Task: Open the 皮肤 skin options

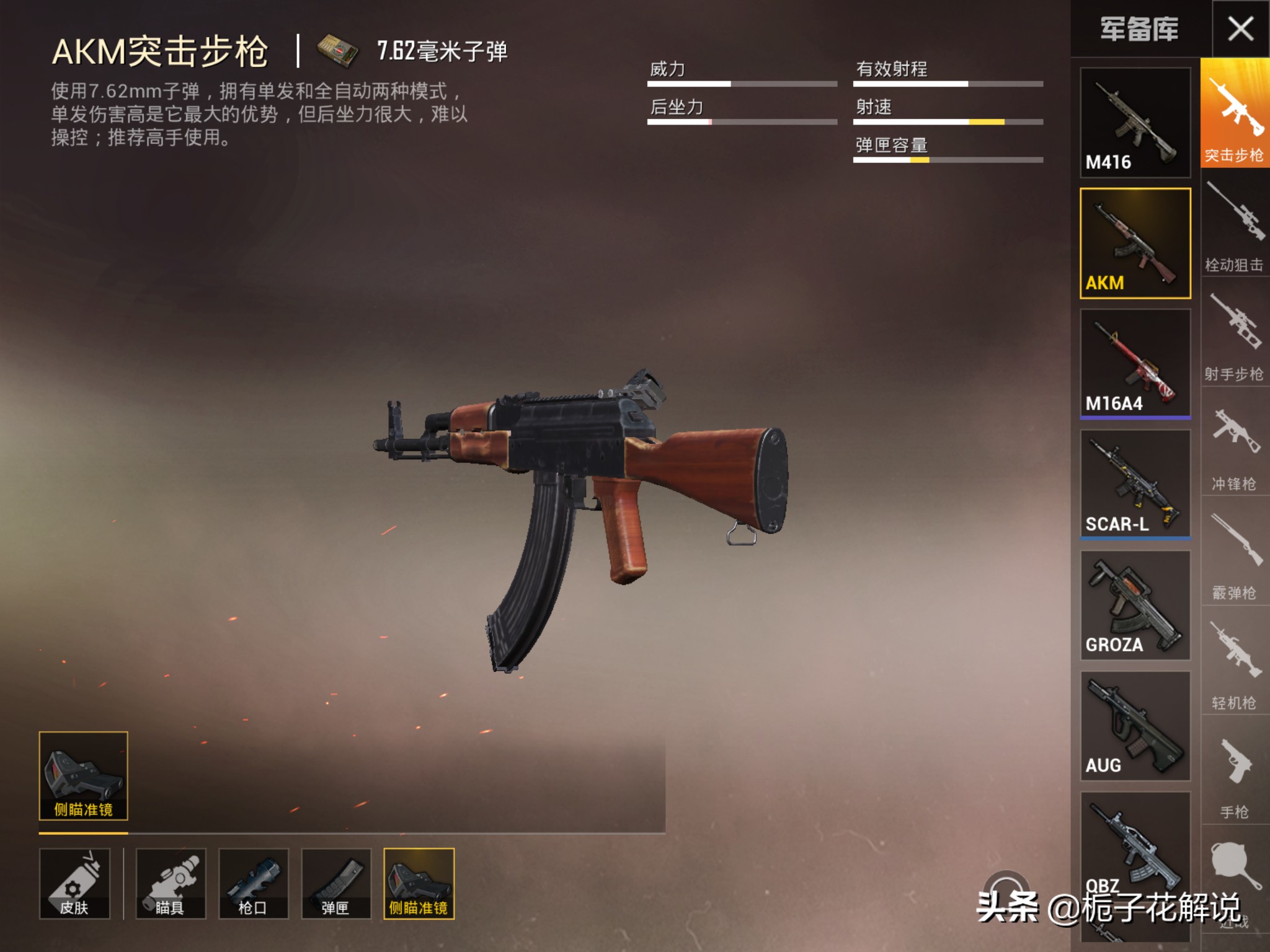Action: (74, 883)
